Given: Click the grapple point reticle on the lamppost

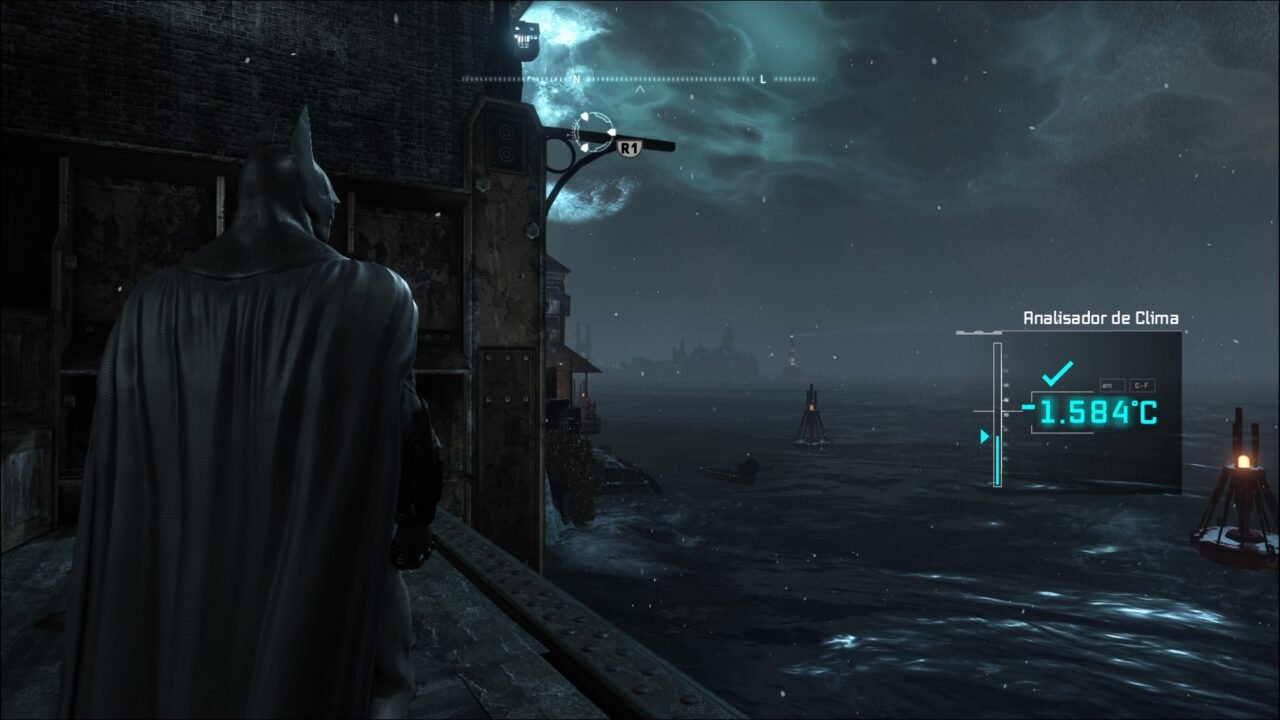Looking at the screenshot, I should 593,132.
